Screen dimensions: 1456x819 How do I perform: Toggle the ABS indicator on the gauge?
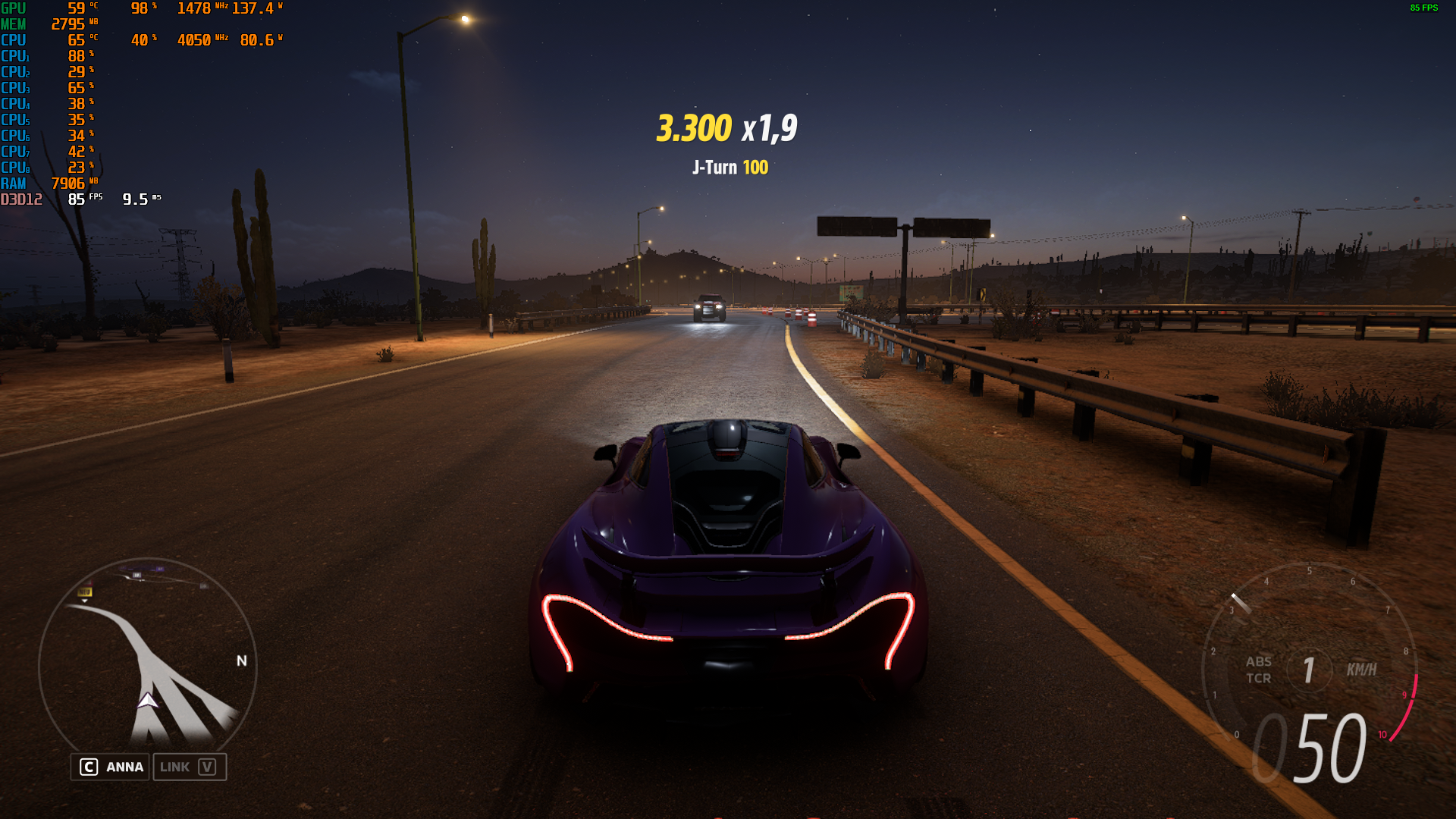(1258, 661)
